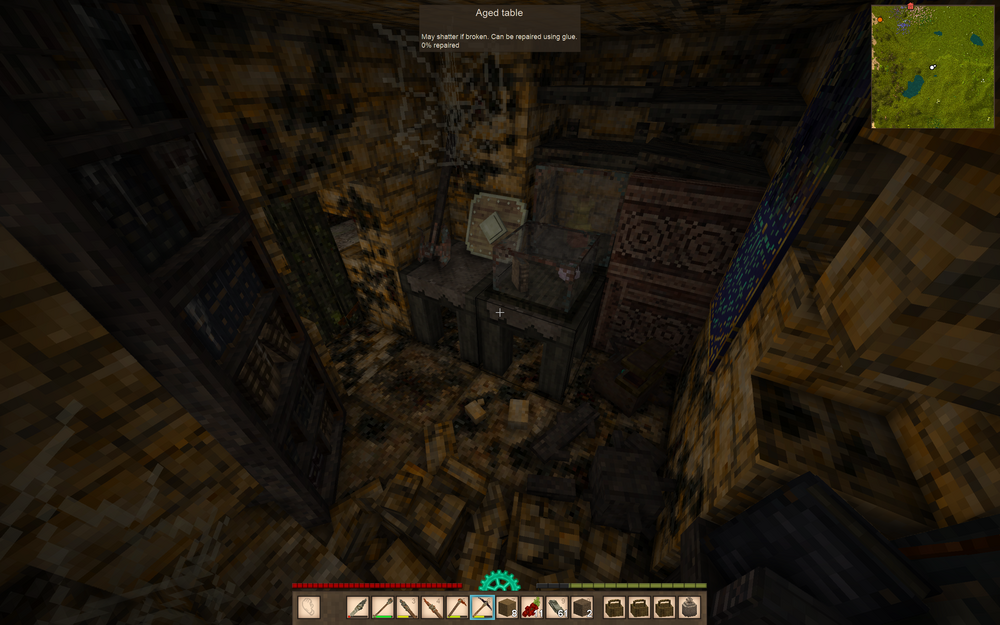Viewport: 1000px width, 625px height.
Task: Select the red house marker on minimap
Action: tap(911, 7)
